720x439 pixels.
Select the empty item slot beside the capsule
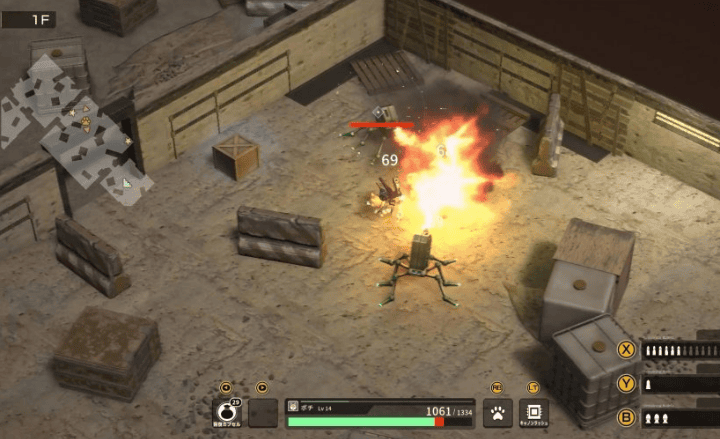(x=263, y=412)
